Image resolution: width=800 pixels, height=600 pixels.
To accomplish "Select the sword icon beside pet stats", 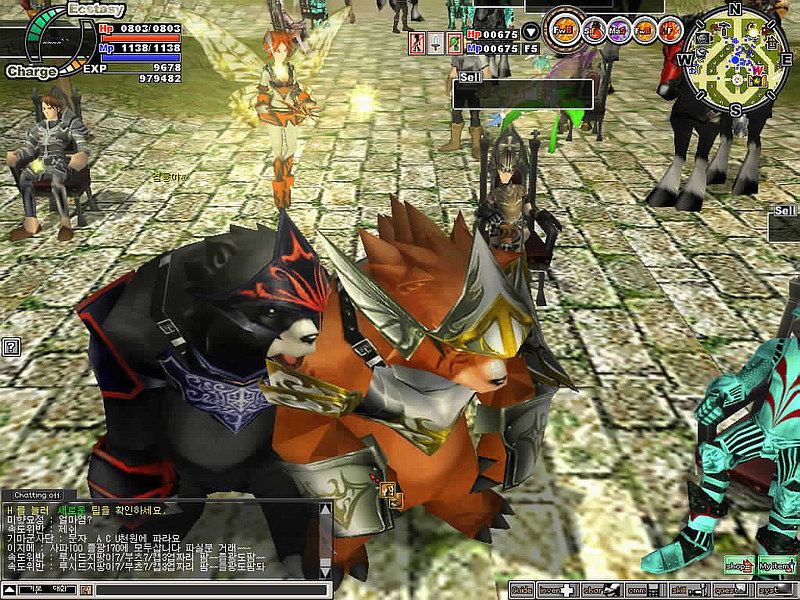I will (436, 42).
